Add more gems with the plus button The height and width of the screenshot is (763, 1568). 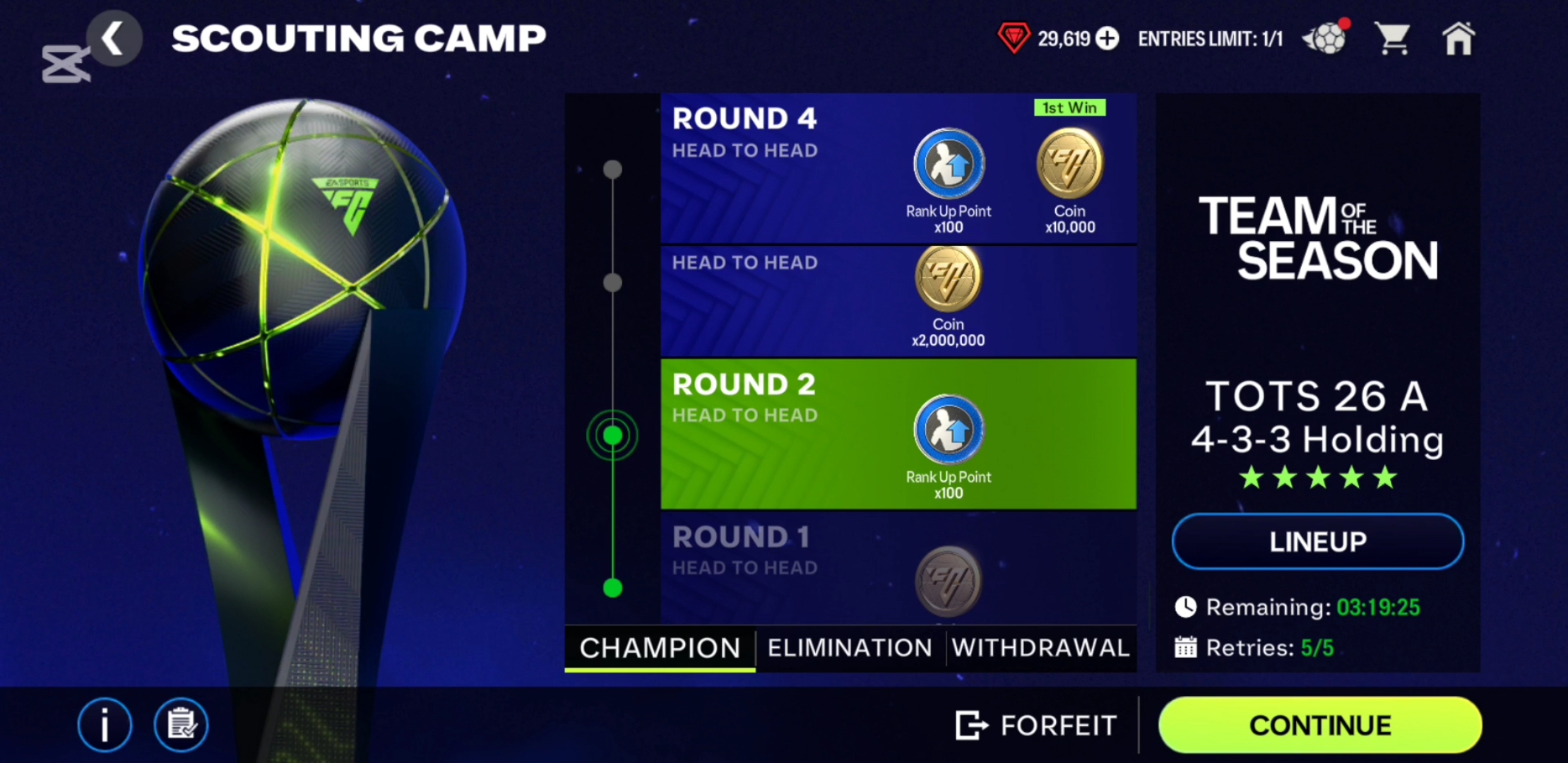(1107, 38)
